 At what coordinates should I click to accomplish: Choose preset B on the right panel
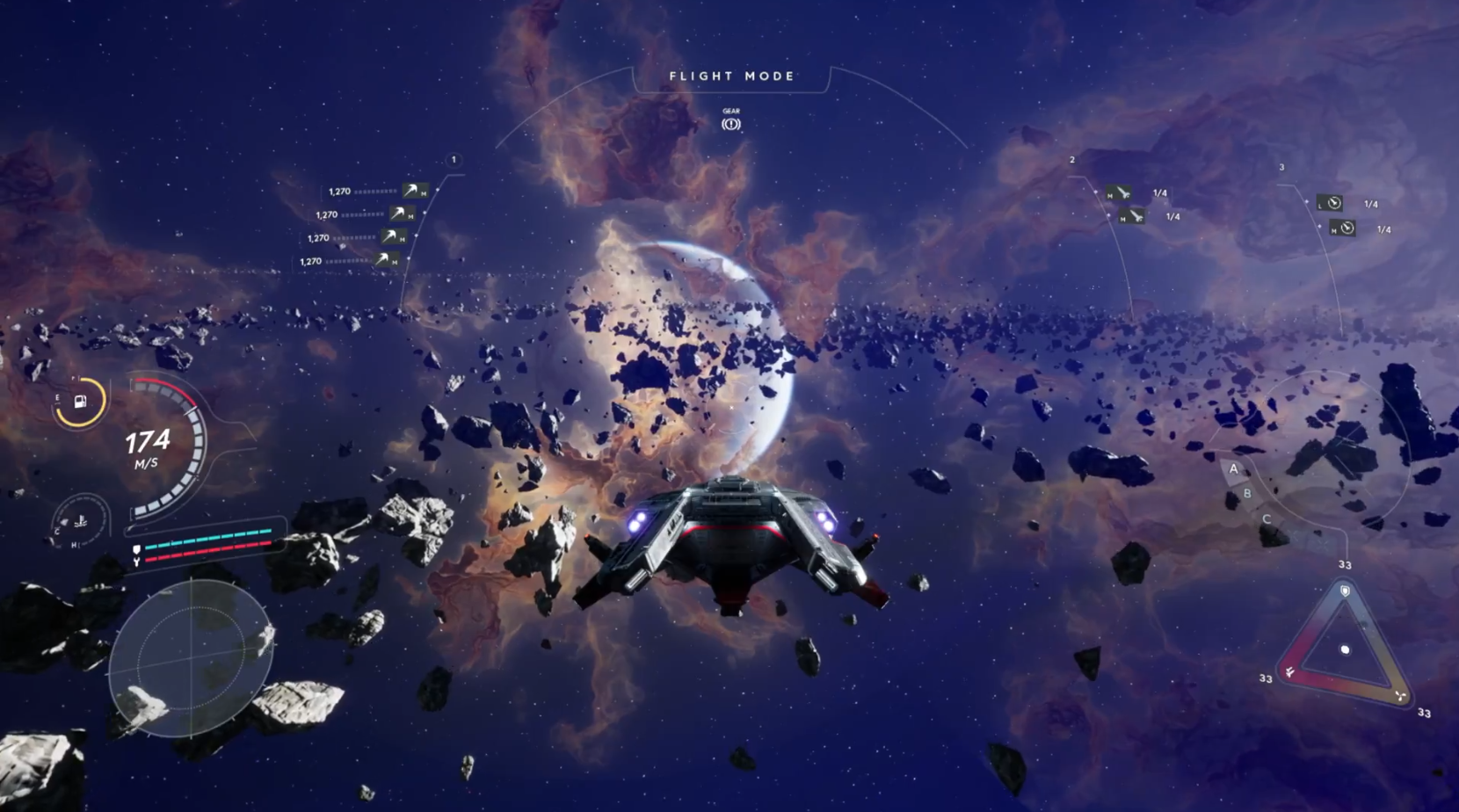[x=1246, y=494]
